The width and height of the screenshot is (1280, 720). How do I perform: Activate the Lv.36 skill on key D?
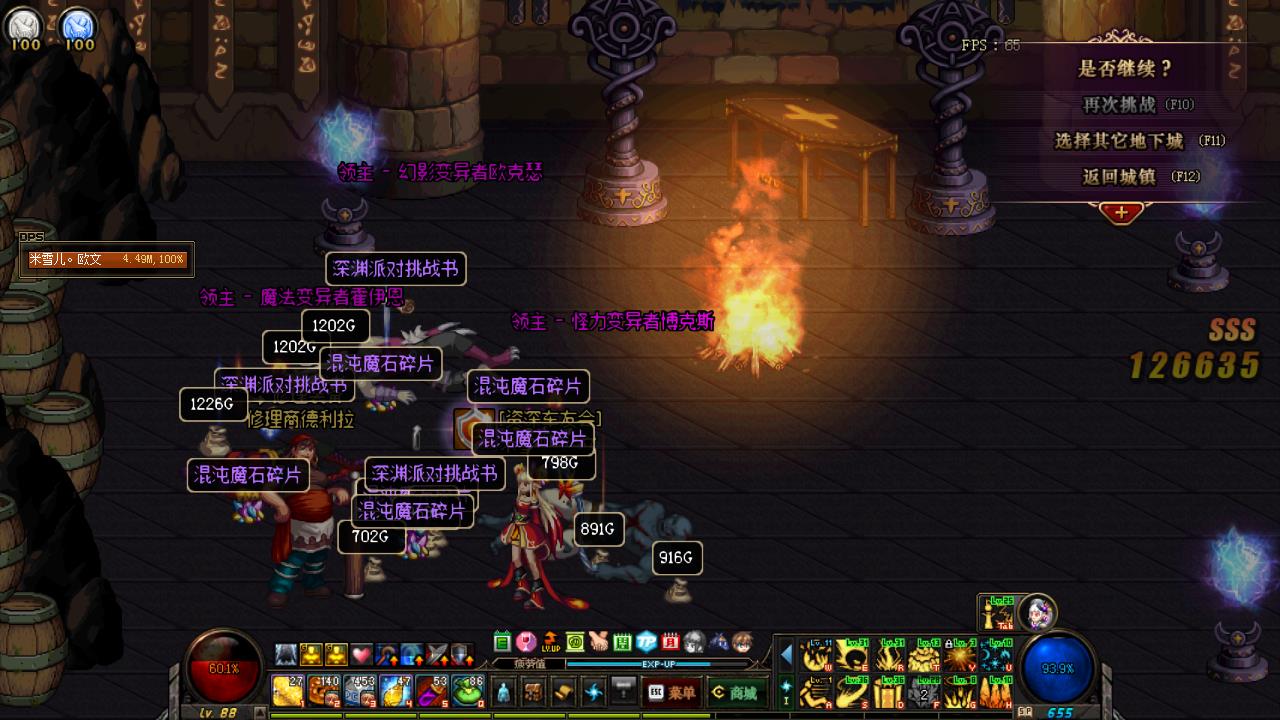[x=887, y=691]
